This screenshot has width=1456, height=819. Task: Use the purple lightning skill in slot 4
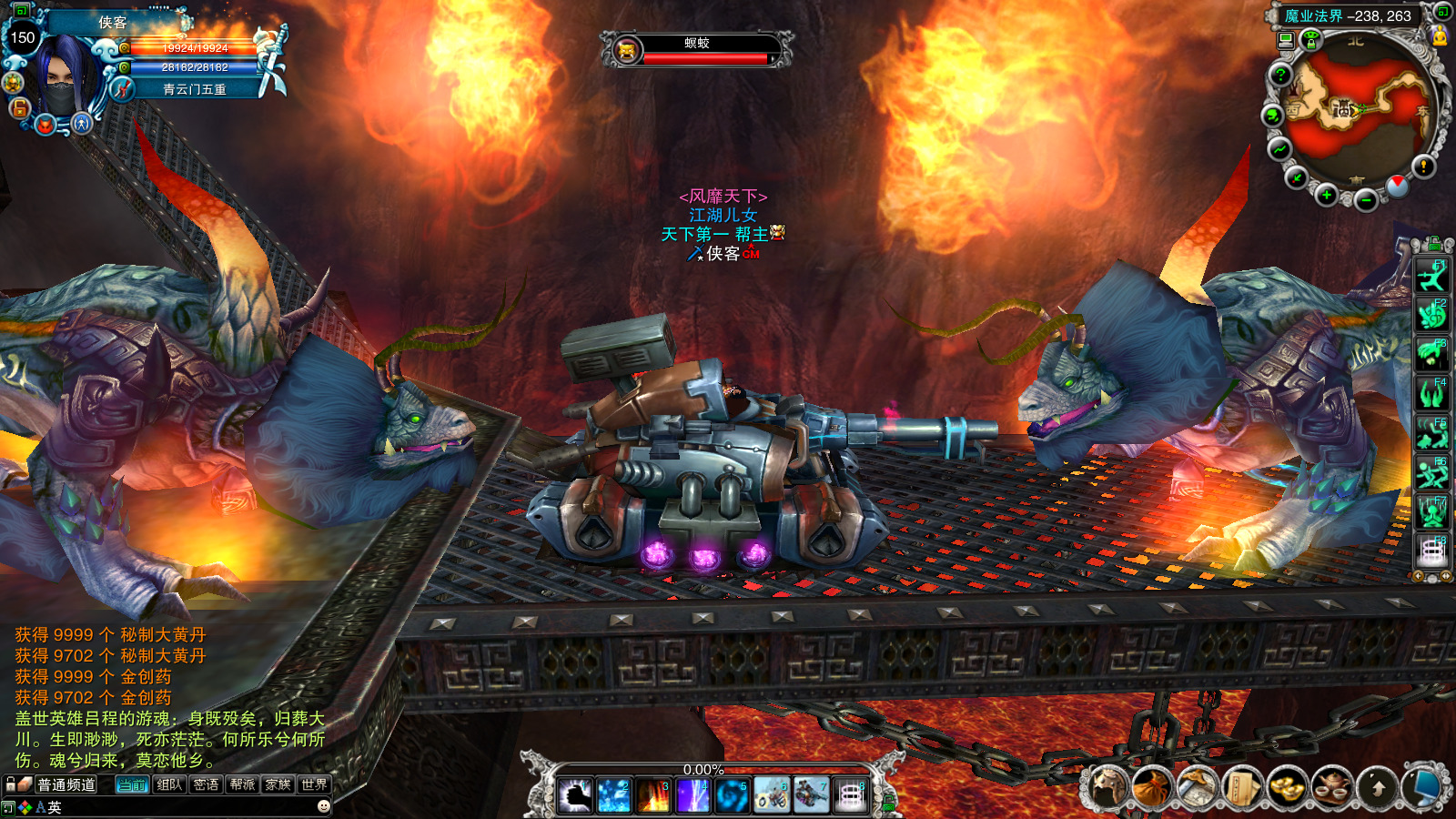click(693, 794)
